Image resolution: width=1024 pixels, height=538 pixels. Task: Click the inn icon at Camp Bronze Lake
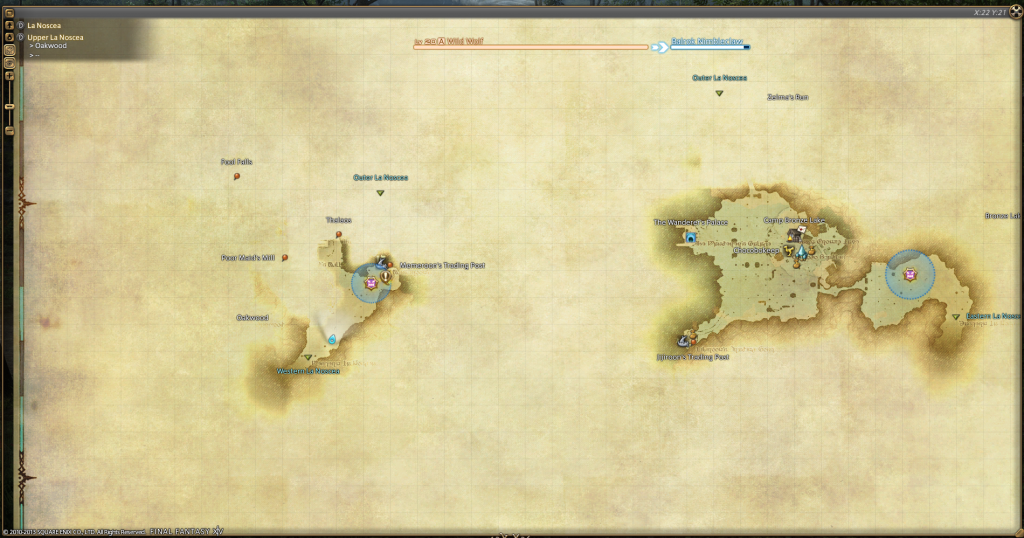796,235
